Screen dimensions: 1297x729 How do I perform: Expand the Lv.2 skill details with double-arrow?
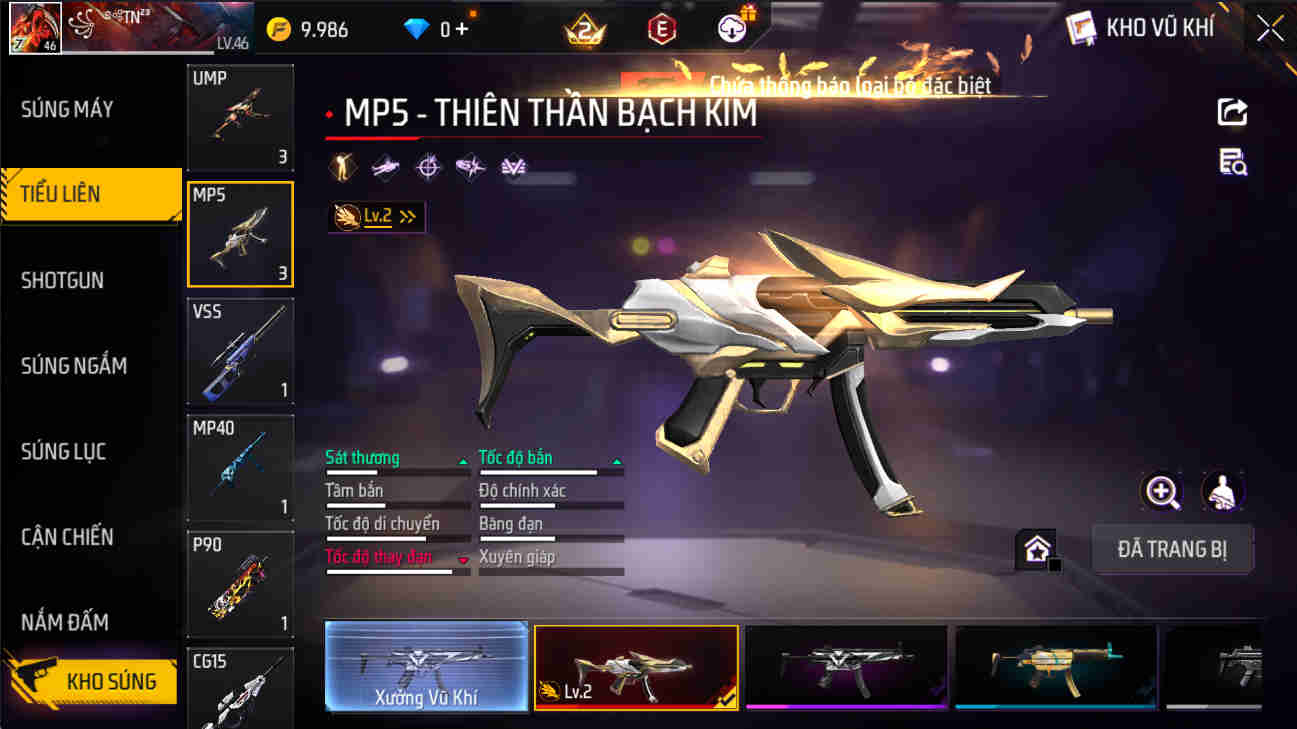(406, 215)
